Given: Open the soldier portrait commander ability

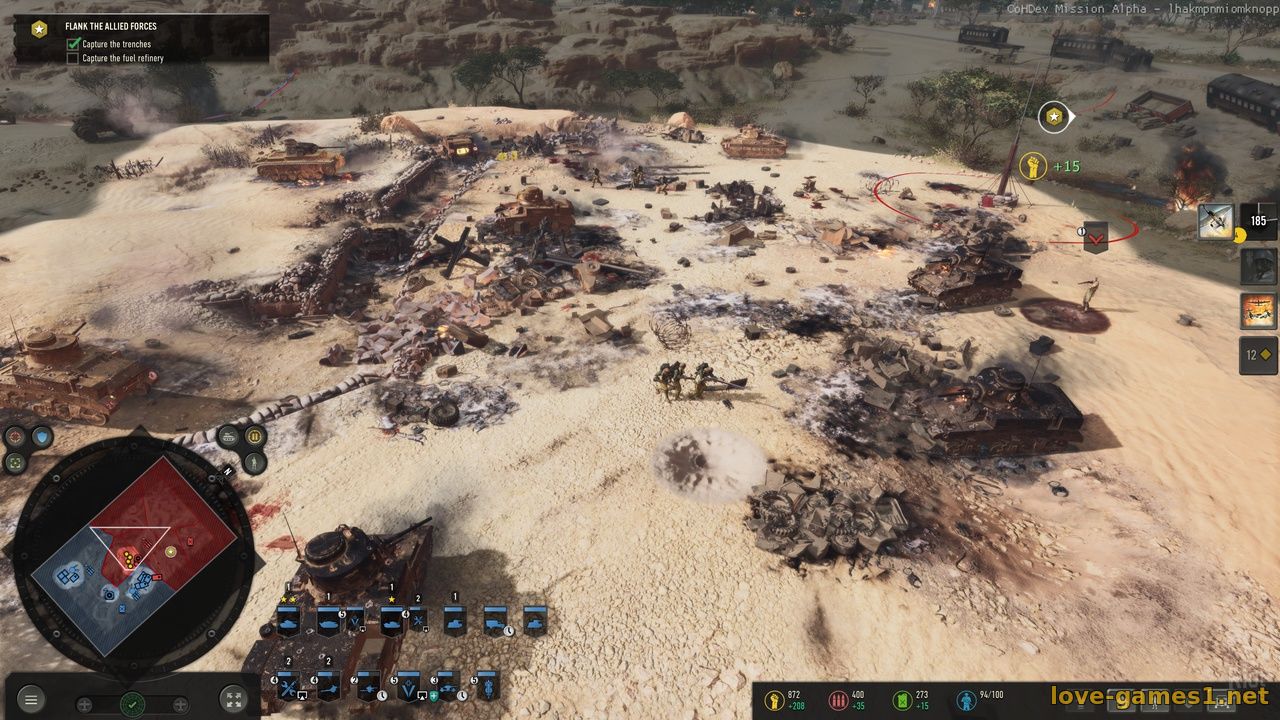Looking at the screenshot, I should pos(1258,267).
